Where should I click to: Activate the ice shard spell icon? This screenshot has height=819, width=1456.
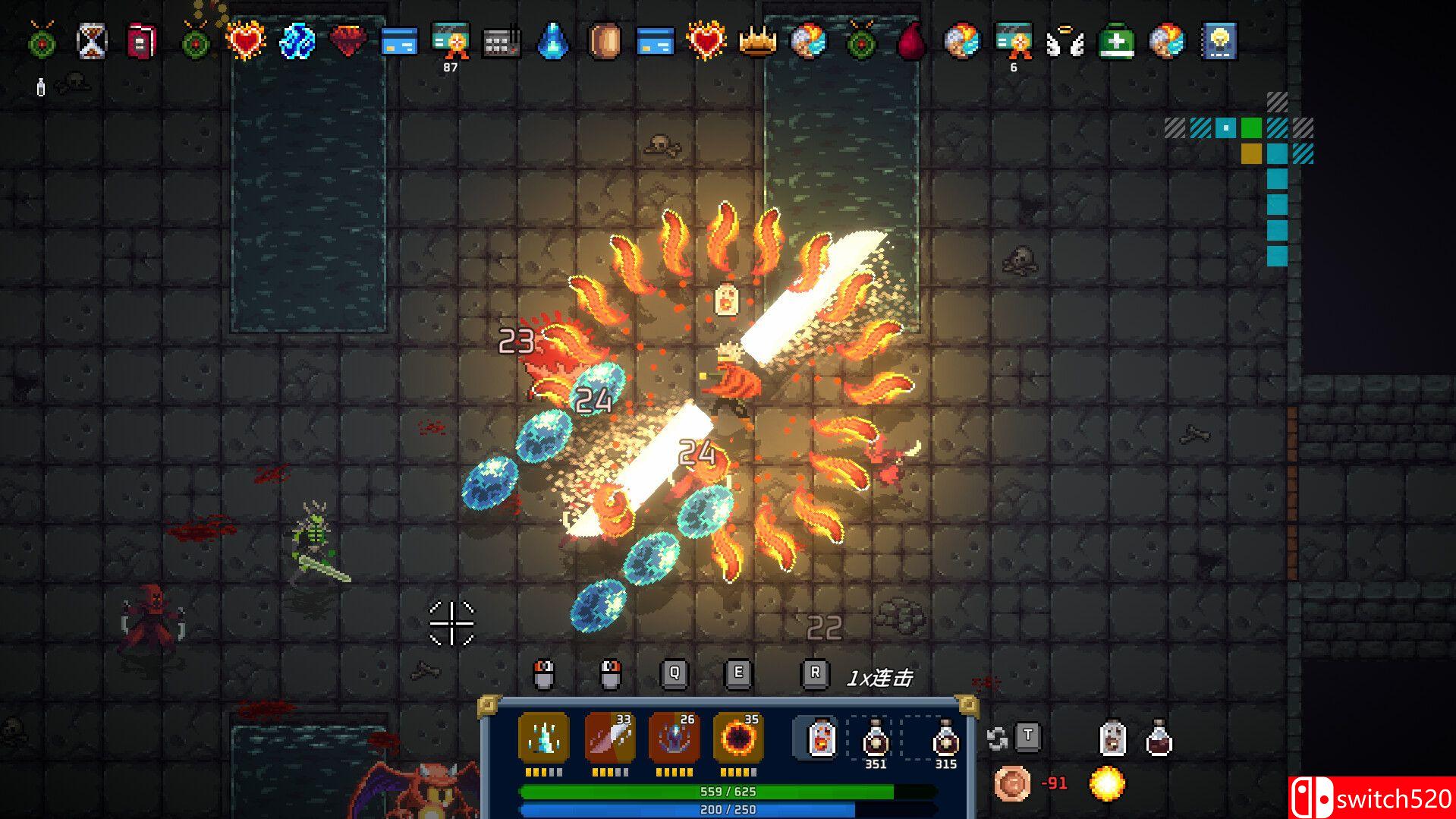[x=543, y=737]
